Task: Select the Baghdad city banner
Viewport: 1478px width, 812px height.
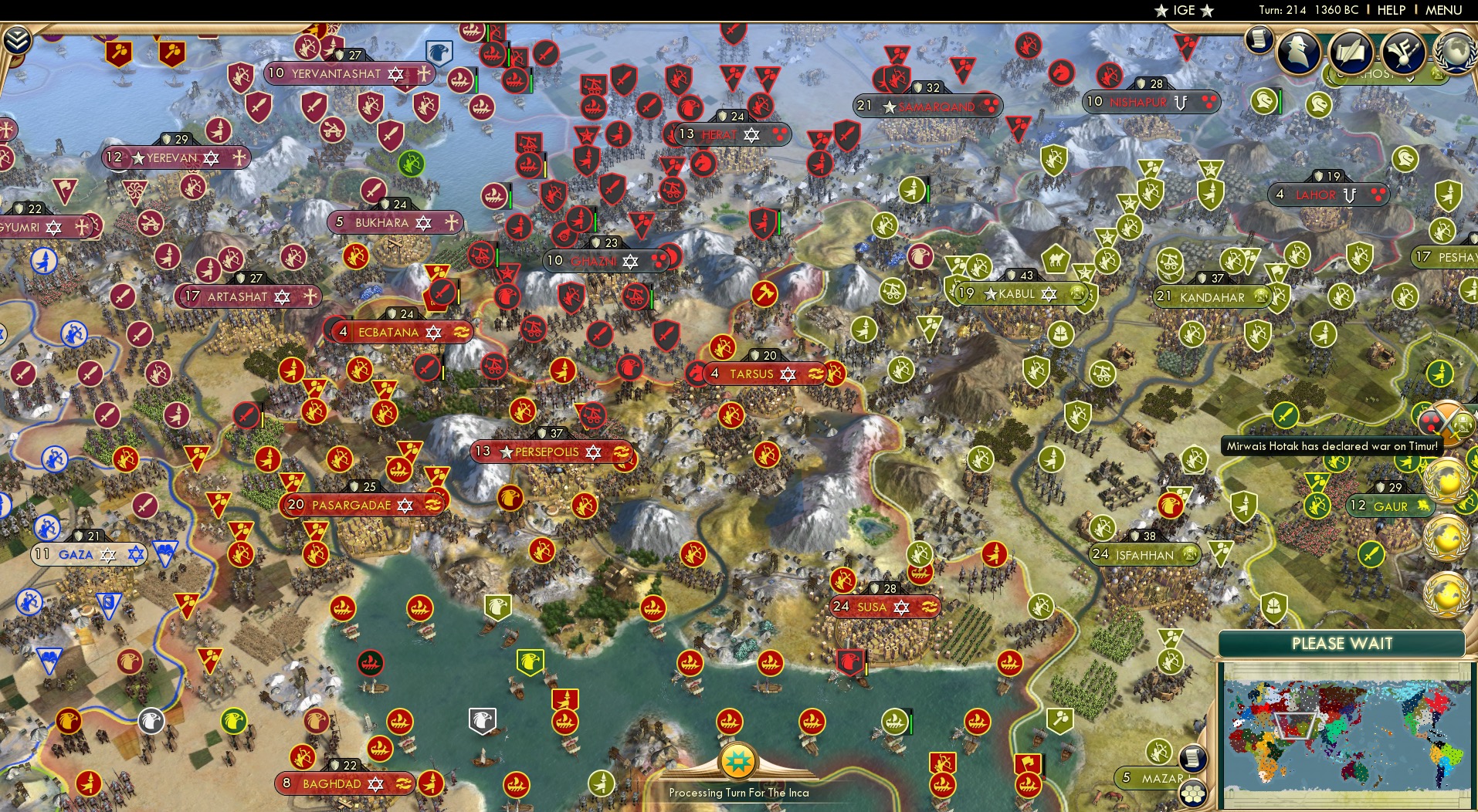Action: 344,783
